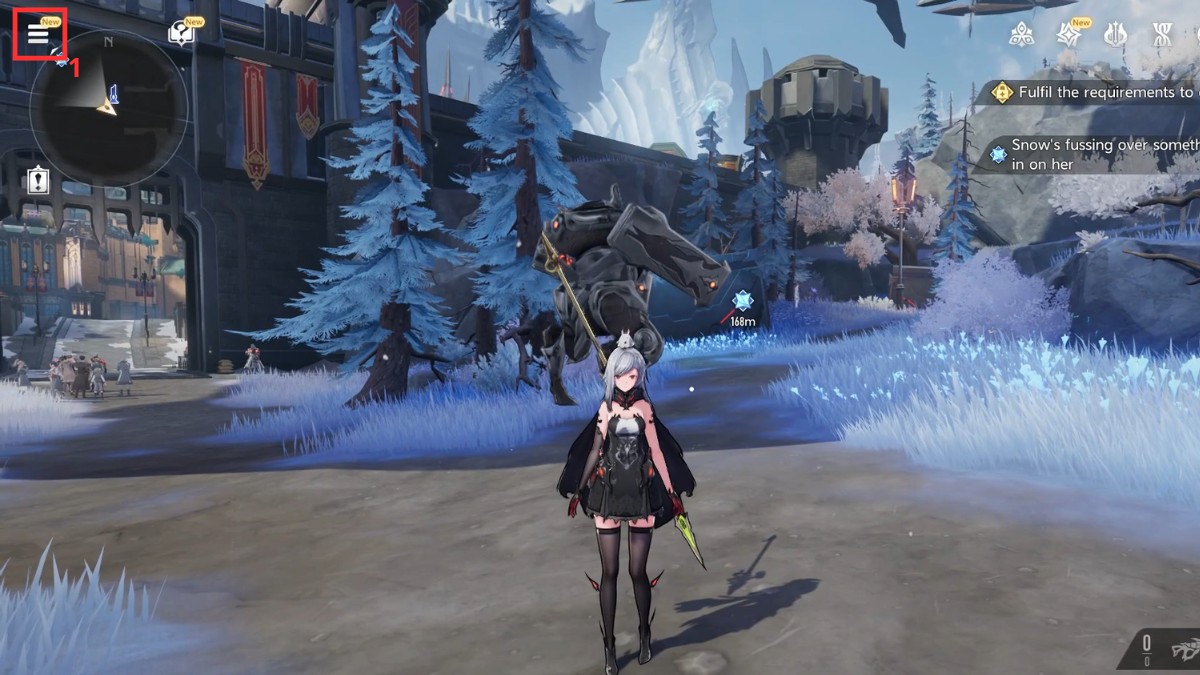Open the circular minimap

108,107
